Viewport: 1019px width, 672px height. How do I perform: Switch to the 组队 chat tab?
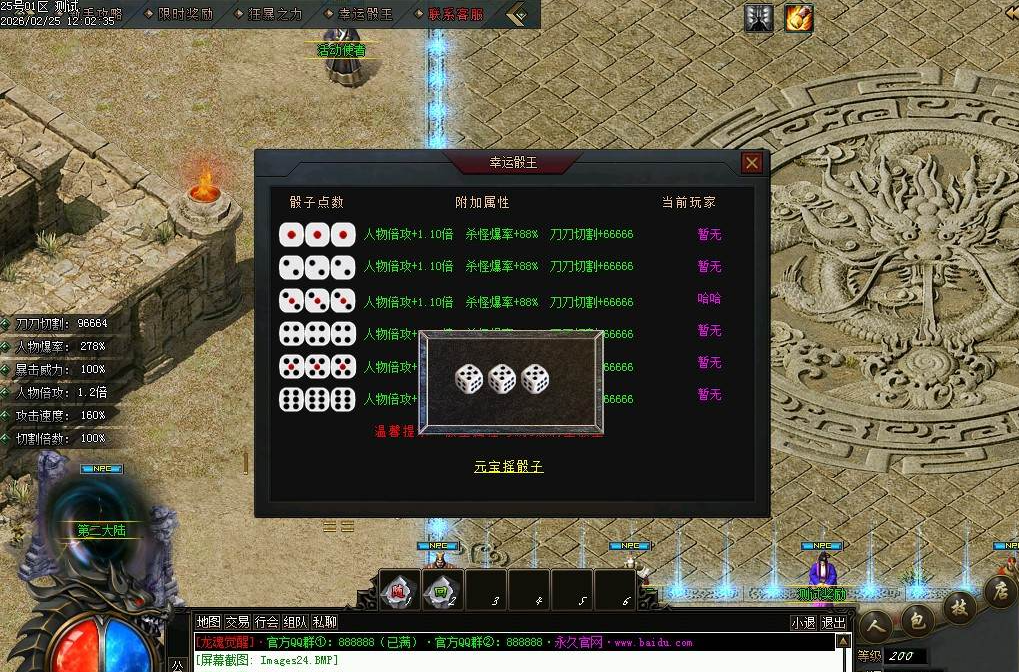tap(295, 622)
